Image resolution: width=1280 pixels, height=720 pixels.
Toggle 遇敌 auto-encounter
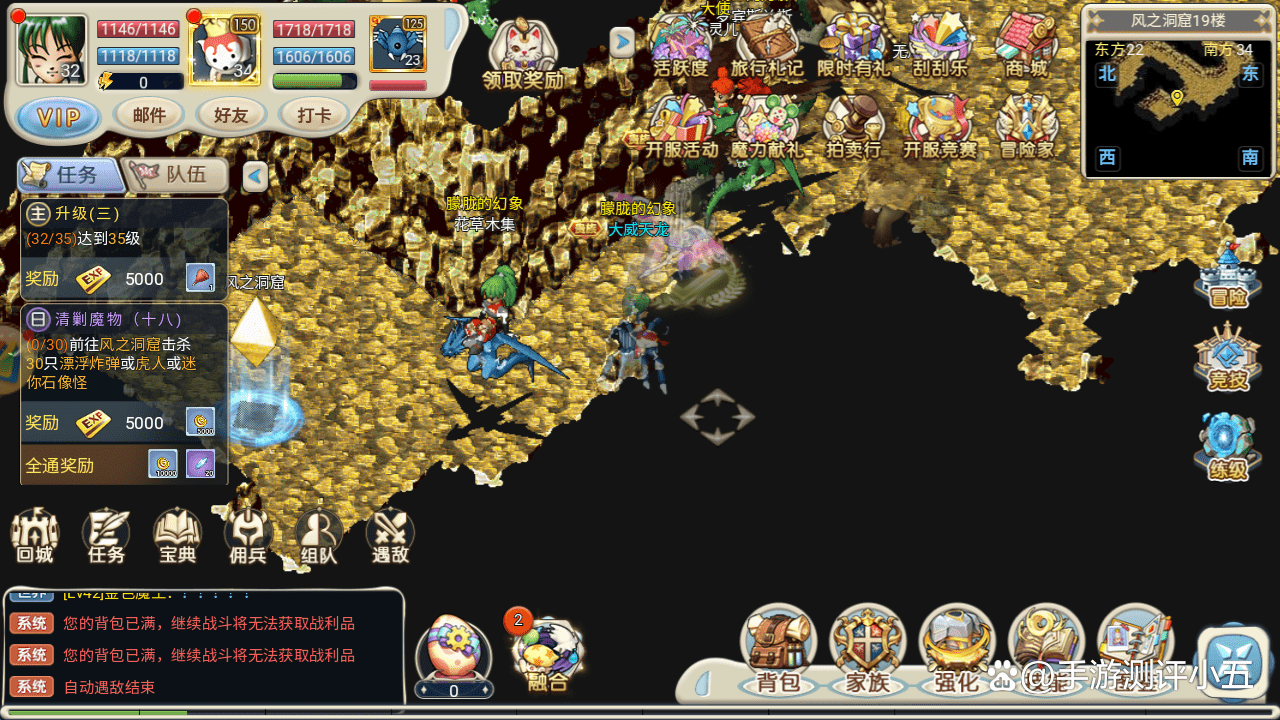tap(390, 536)
